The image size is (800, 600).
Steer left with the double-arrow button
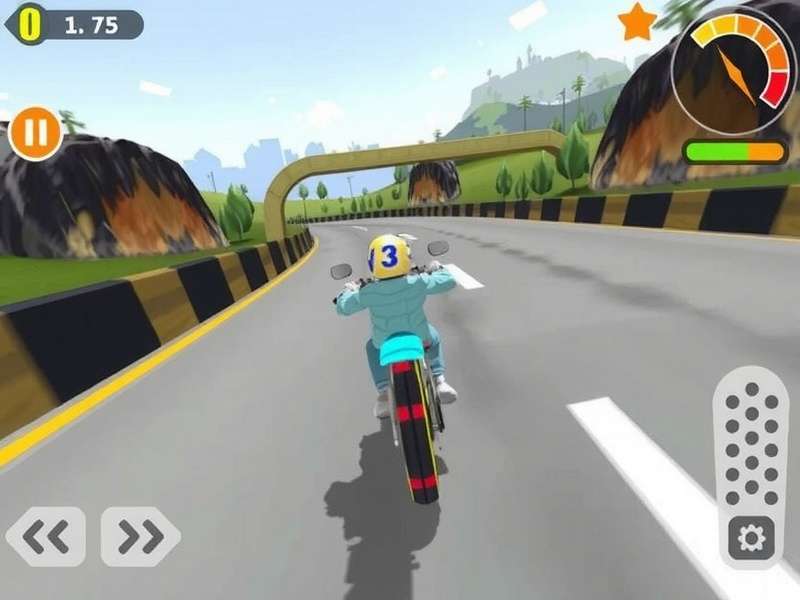(x=46, y=537)
